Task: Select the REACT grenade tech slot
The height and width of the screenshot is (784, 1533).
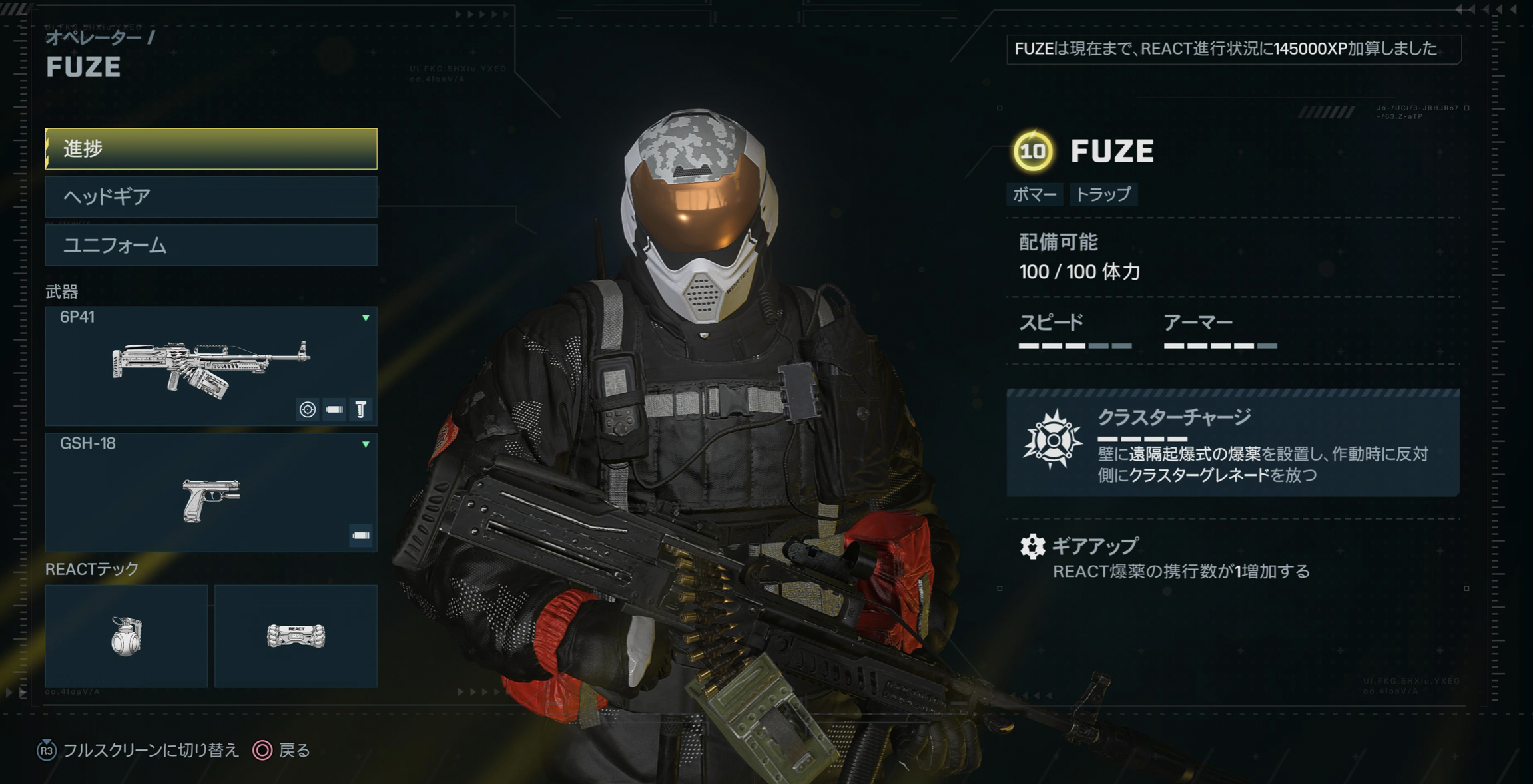Action: (x=127, y=636)
